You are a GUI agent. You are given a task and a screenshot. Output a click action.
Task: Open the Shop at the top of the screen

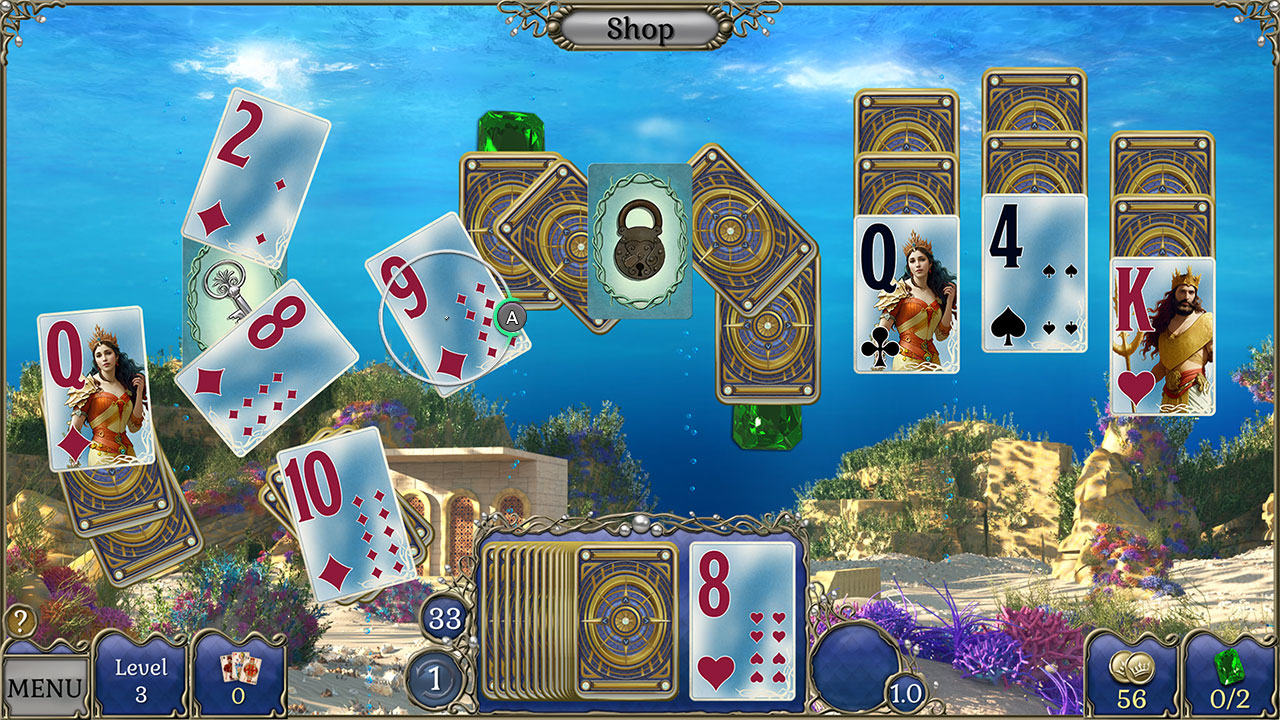(639, 27)
